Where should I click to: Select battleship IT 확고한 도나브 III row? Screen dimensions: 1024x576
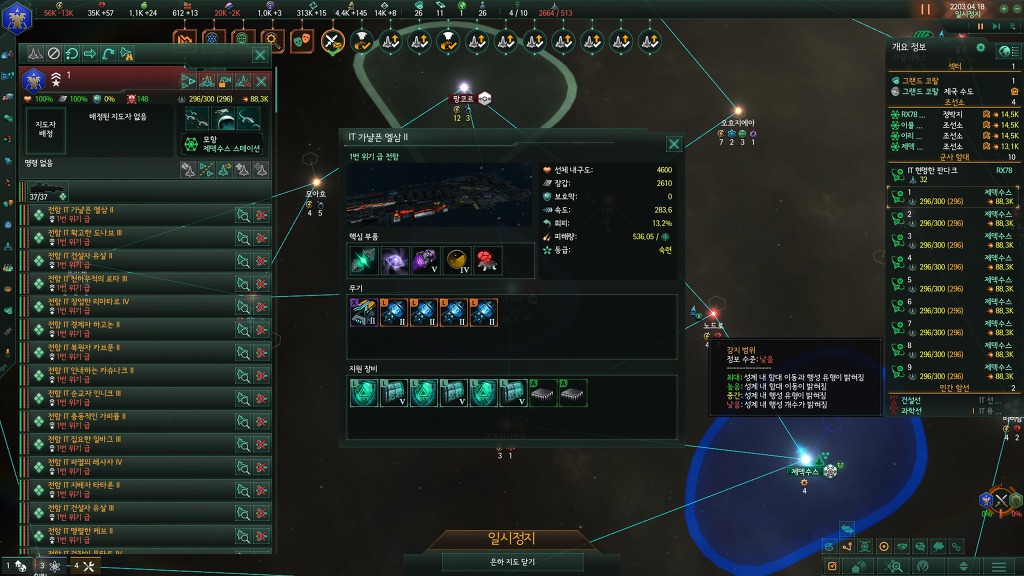[130, 237]
